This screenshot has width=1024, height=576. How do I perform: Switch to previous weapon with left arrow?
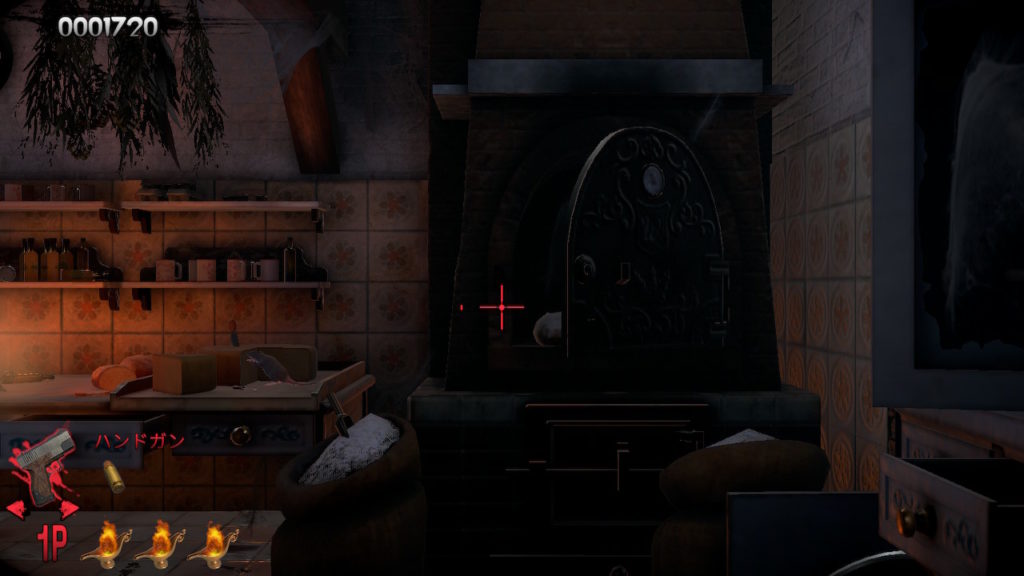(16, 509)
